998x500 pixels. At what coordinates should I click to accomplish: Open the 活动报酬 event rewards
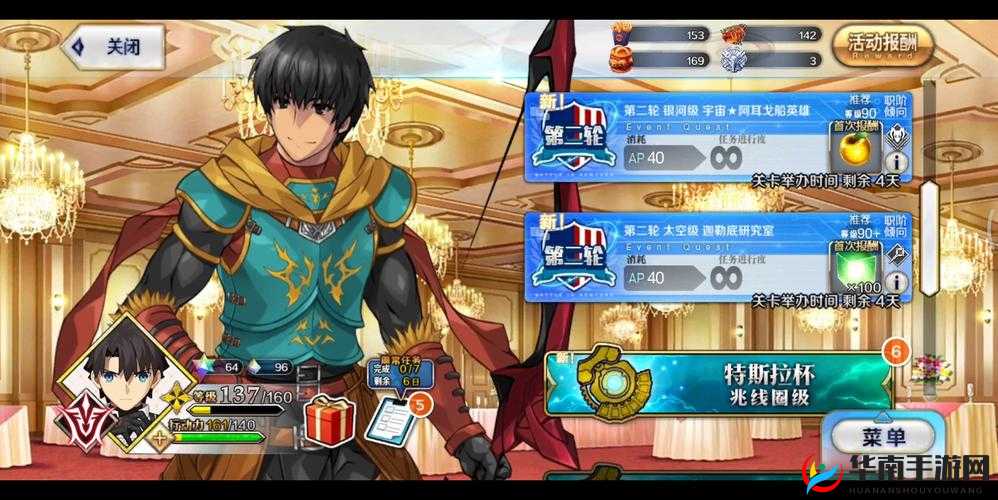(882, 45)
